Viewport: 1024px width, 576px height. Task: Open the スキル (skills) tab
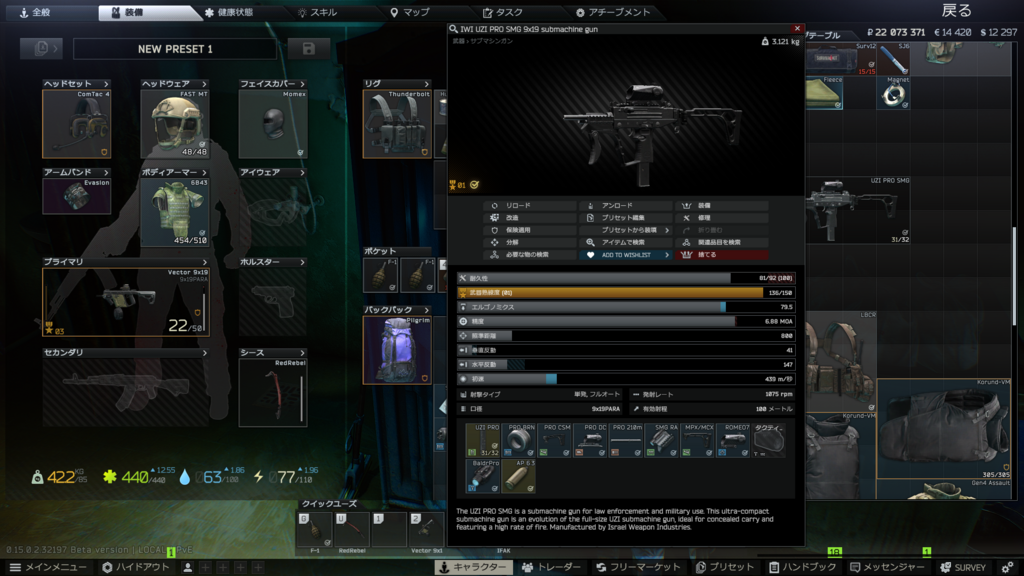point(323,12)
